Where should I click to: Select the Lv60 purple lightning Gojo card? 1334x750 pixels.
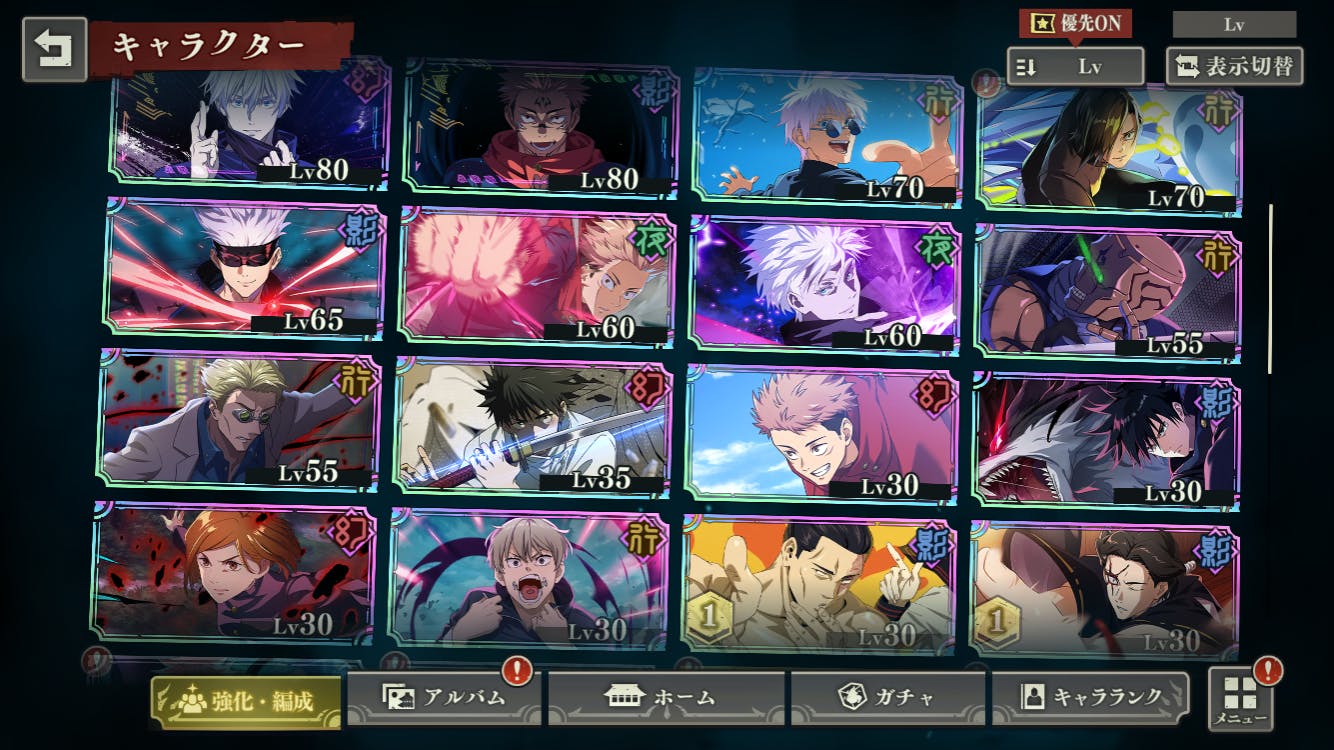click(824, 284)
